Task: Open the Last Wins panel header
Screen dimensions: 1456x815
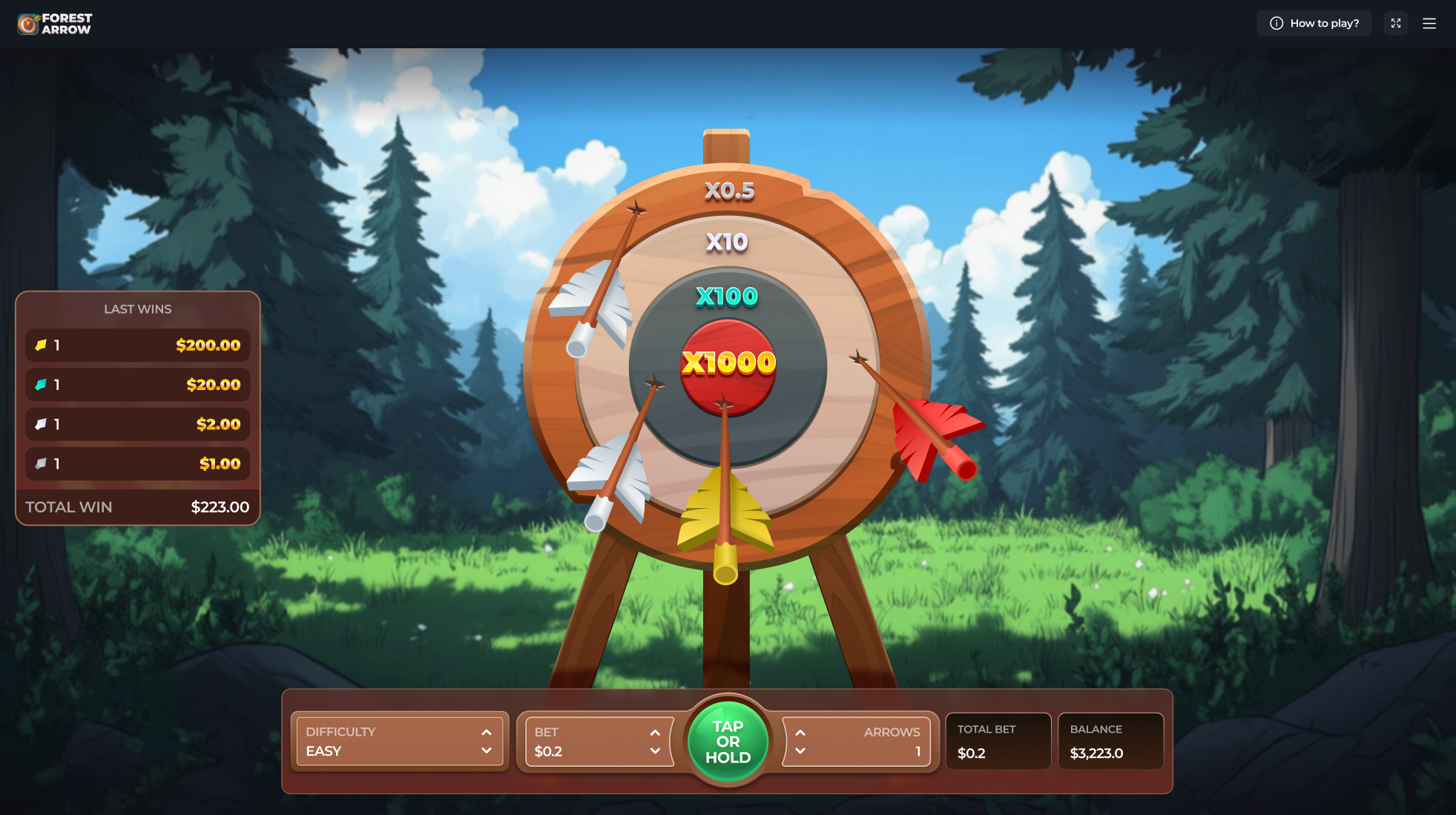Action: point(137,308)
